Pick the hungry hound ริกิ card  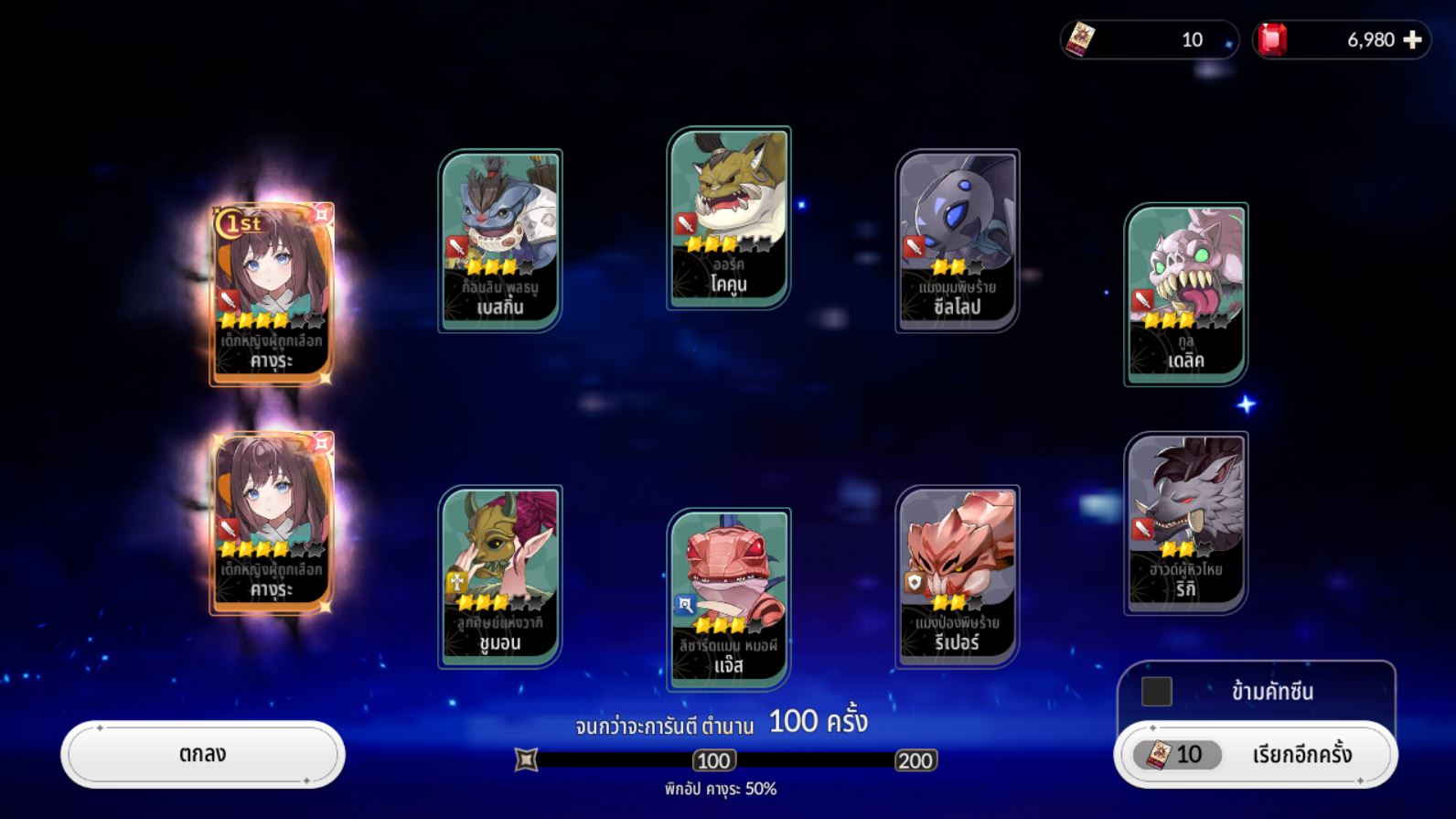[1186, 522]
